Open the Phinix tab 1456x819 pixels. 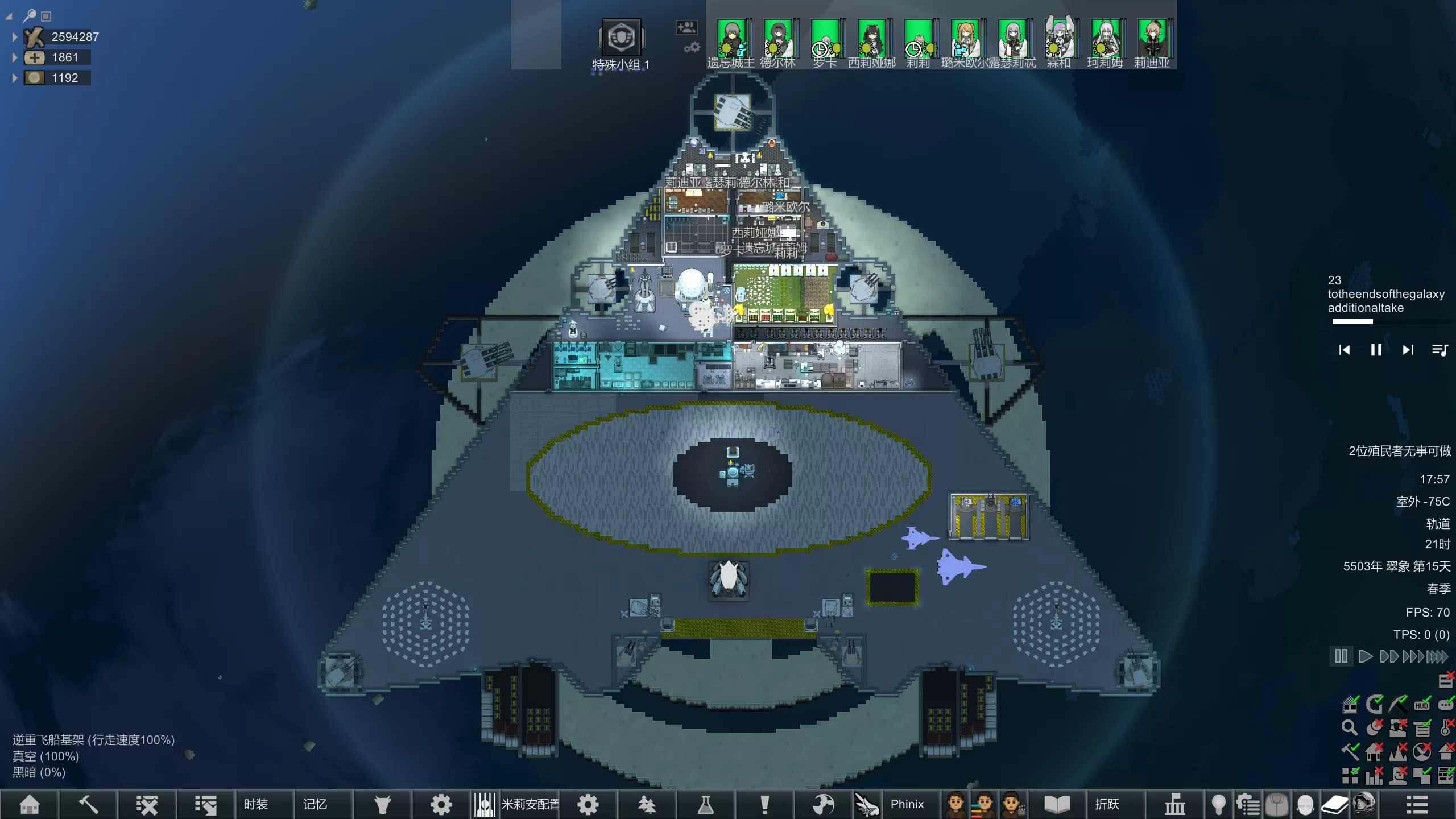point(907,804)
